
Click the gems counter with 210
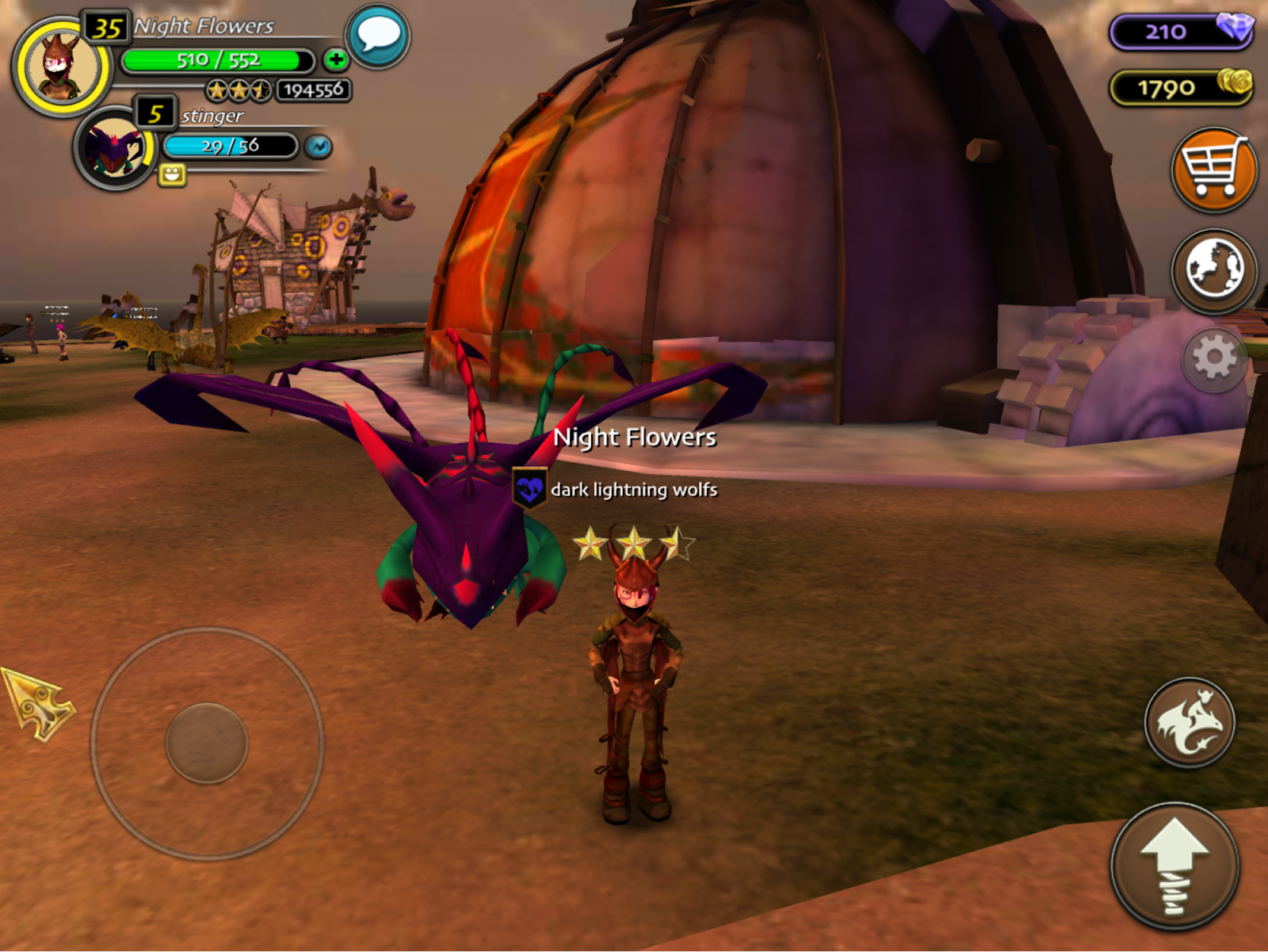pyautogui.click(x=1181, y=32)
